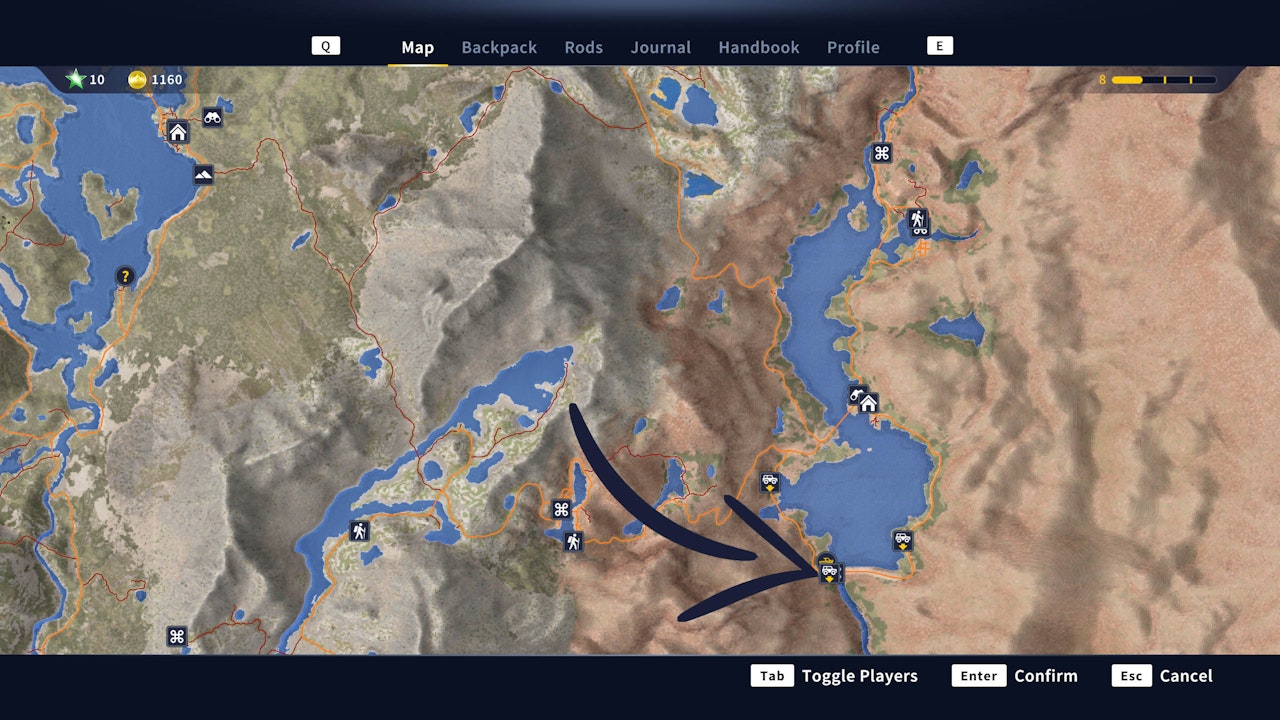
Task: Open the boat rental marker beside the arrow tip
Action: coord(826,559)
